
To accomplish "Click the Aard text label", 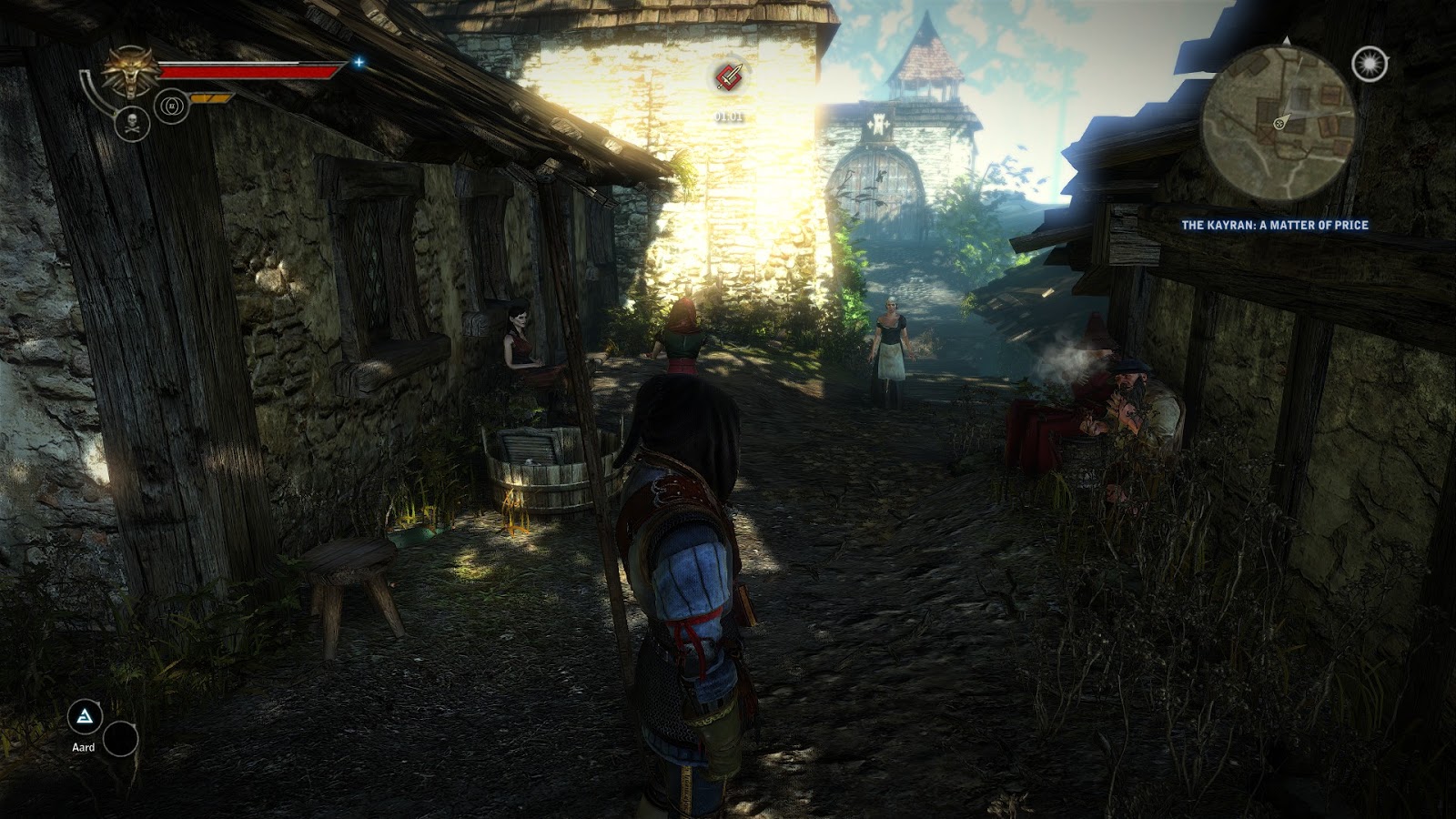I will (84, 747).
